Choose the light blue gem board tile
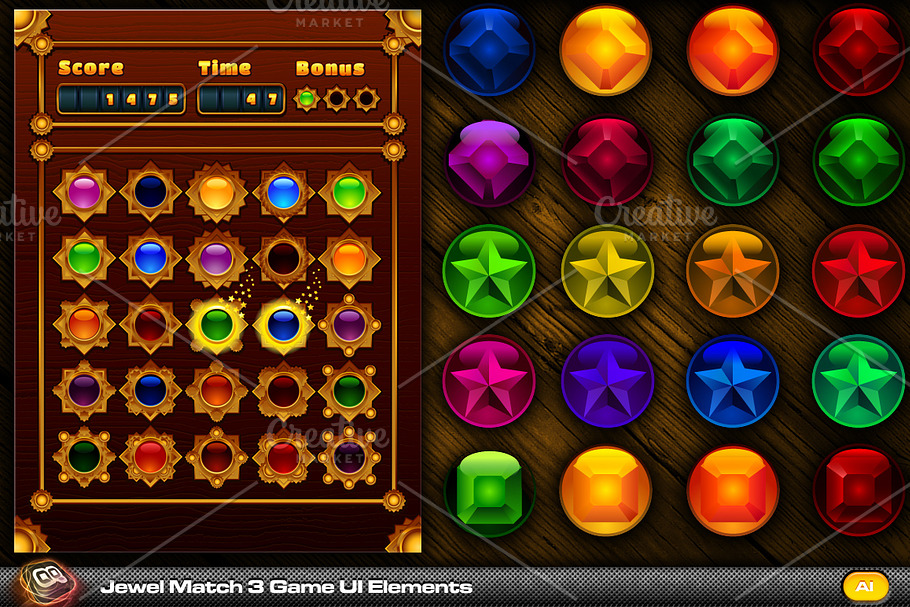 [x=283, y=191]
